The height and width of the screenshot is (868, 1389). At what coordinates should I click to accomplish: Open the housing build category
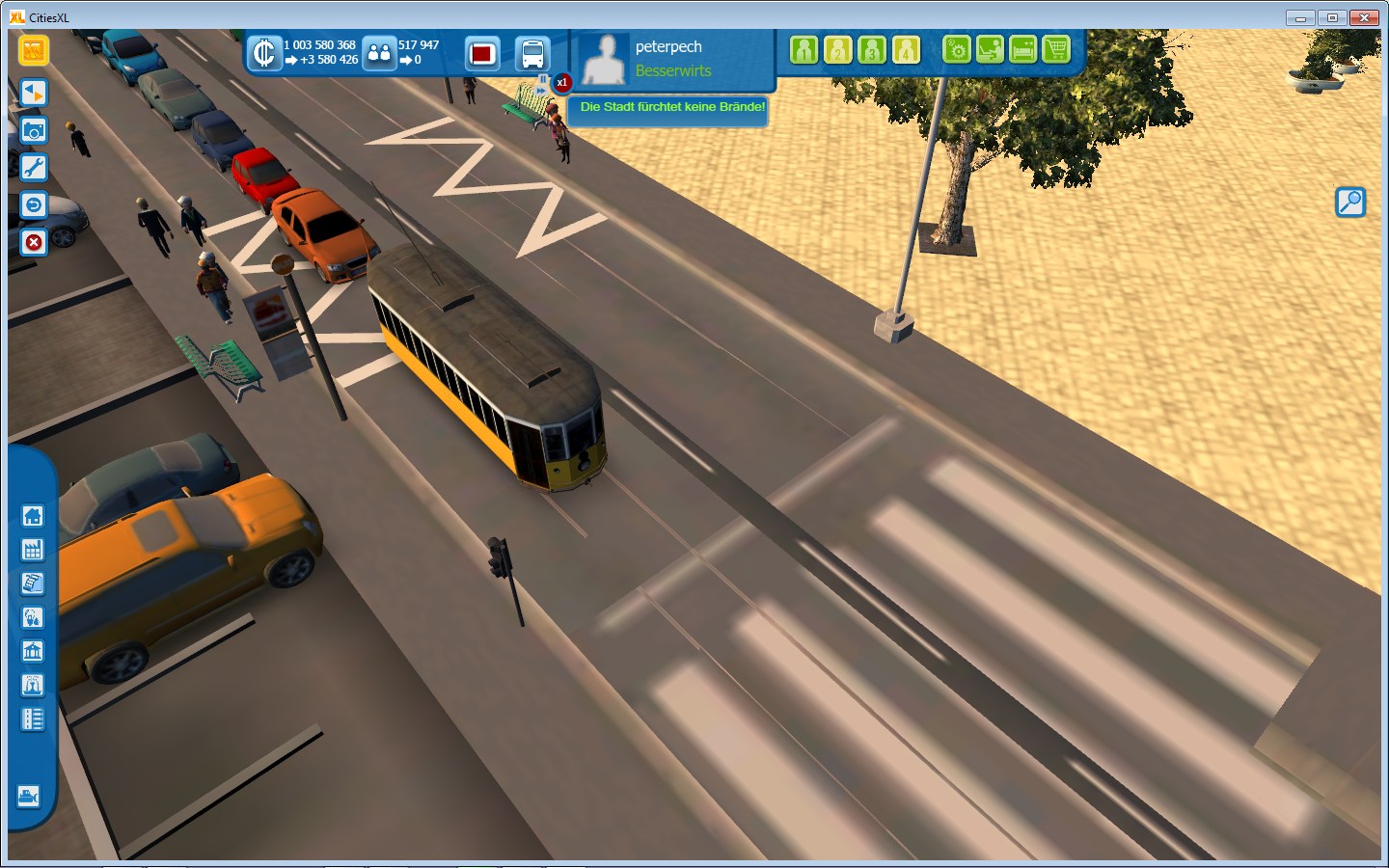click(33, 516)
